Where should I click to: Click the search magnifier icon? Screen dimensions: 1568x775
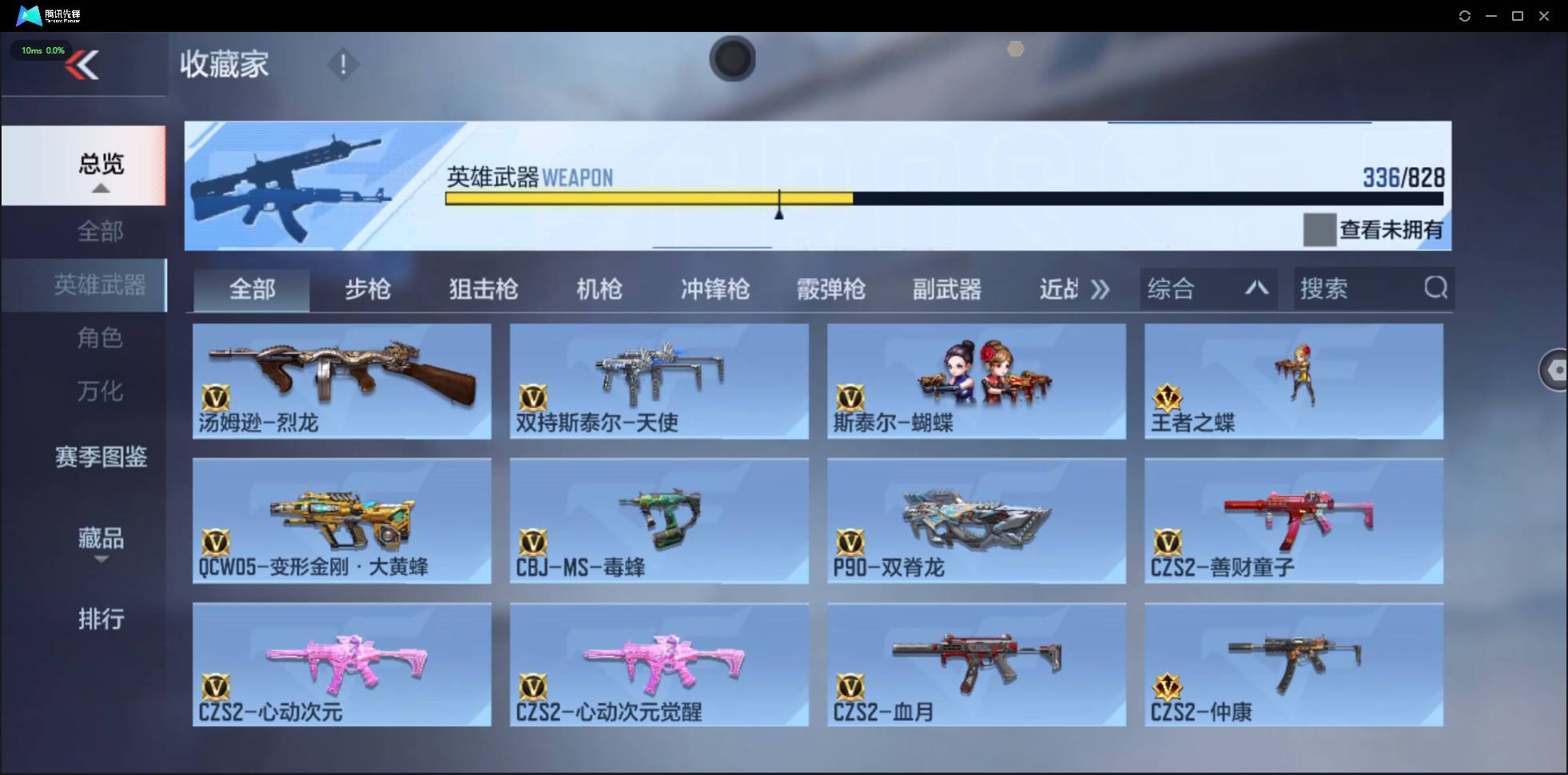1436,288
